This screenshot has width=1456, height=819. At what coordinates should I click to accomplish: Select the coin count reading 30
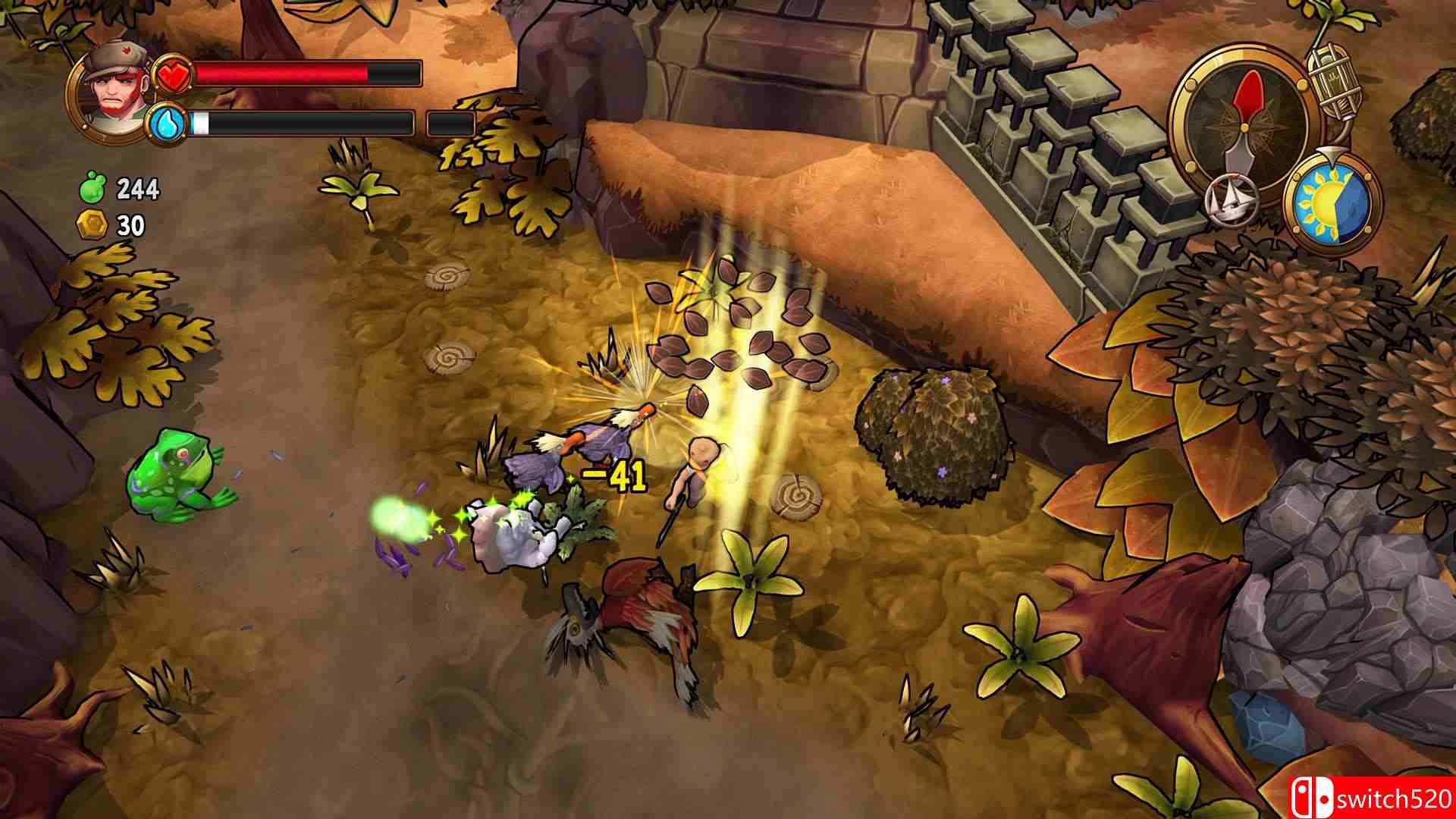click(130, 225)
